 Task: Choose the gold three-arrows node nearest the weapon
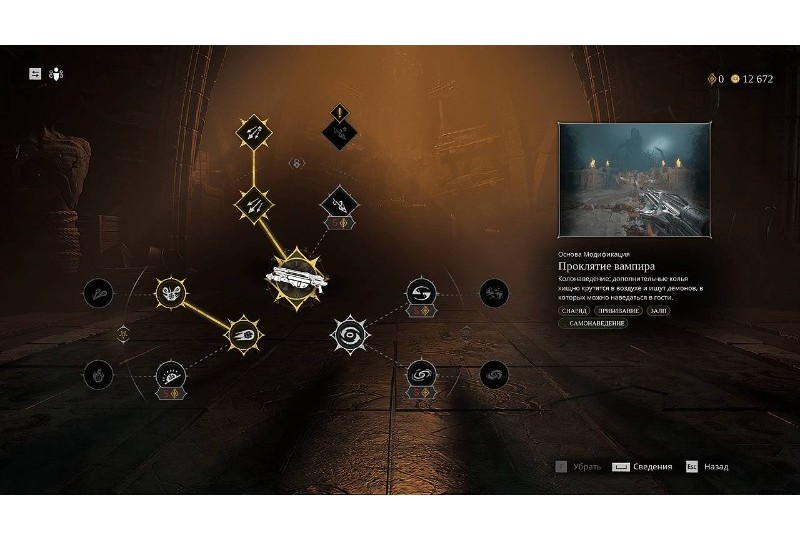click(253, 204)
